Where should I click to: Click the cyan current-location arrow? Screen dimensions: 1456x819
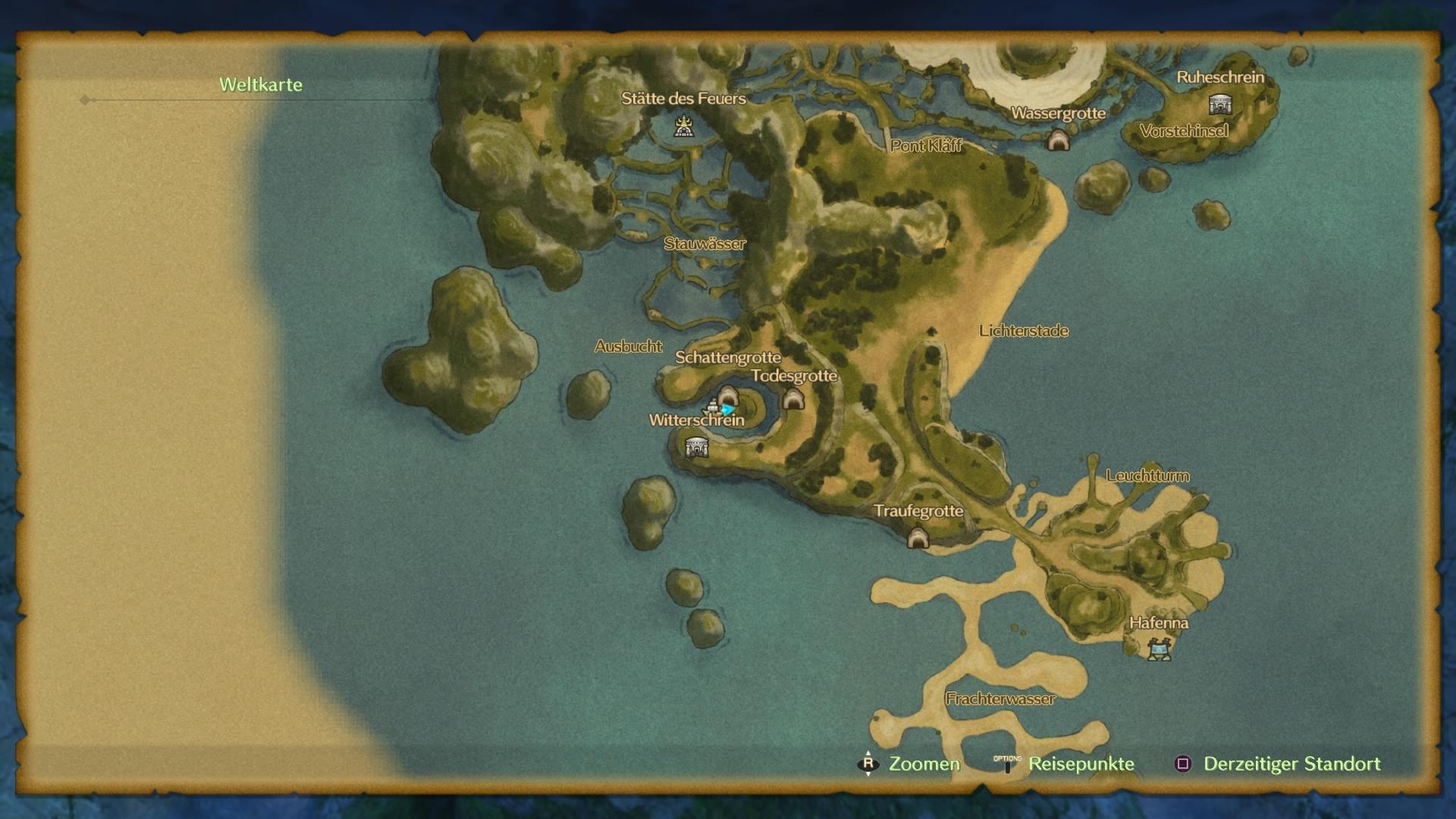point(728,410)
